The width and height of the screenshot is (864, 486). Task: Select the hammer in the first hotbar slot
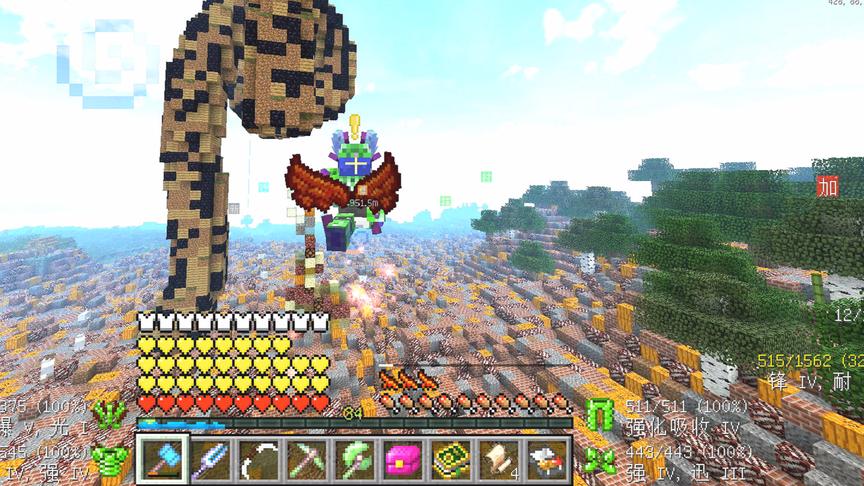[x=163, y=459]
